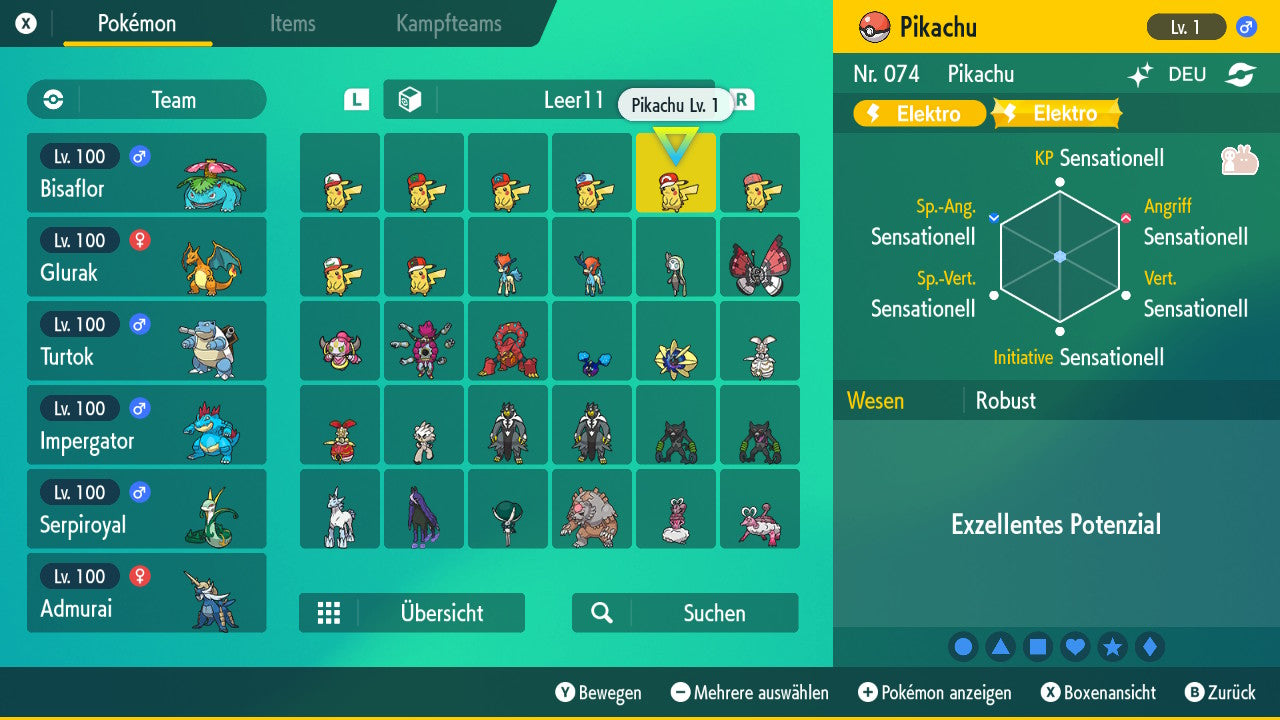Screen dimensions: 1280x720
Task: Toggle the heart marking for Pikachu
Action: [1075, 646]
